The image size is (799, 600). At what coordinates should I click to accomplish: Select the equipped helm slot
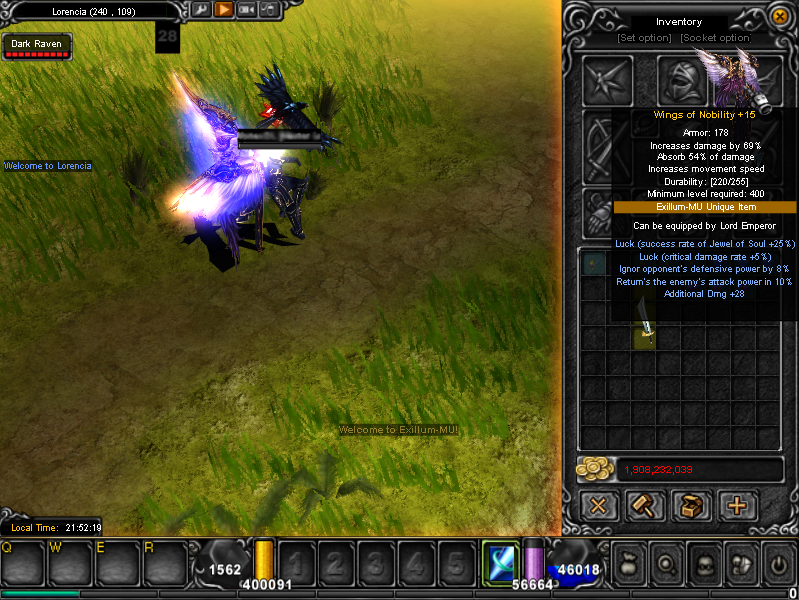pyautogui.click(x=682, y=79)
